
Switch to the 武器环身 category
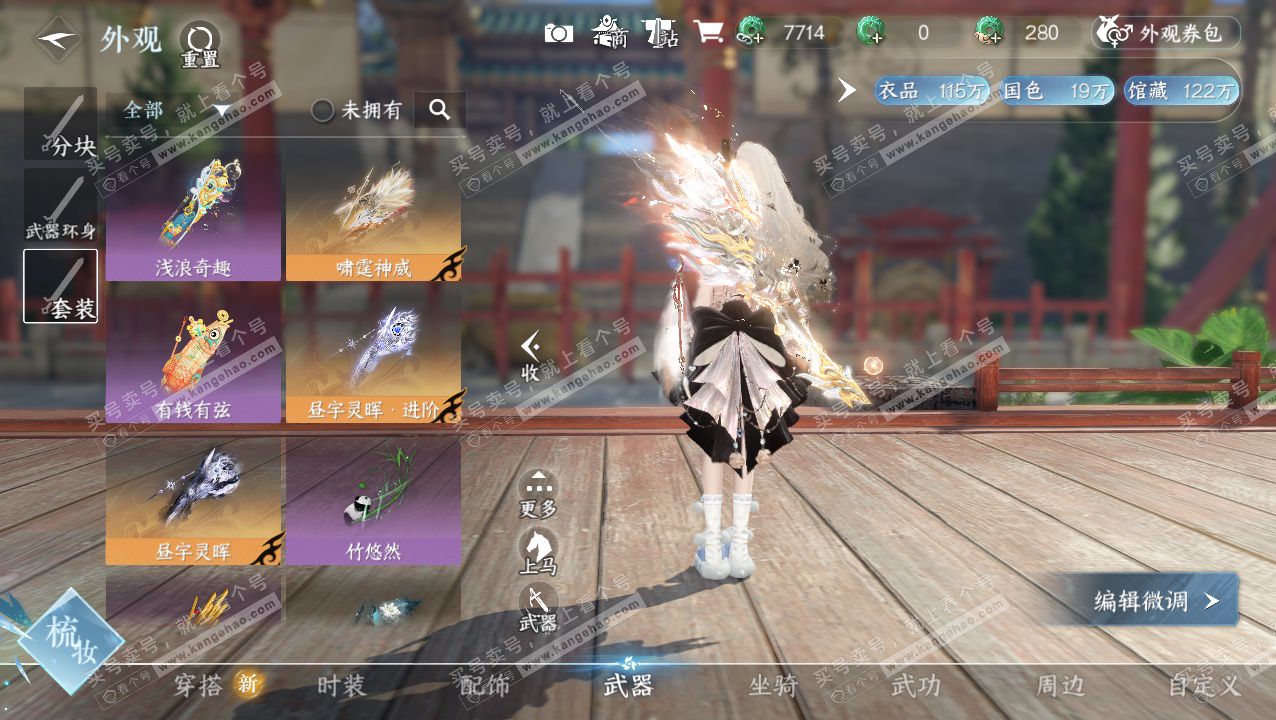point(61,206)
